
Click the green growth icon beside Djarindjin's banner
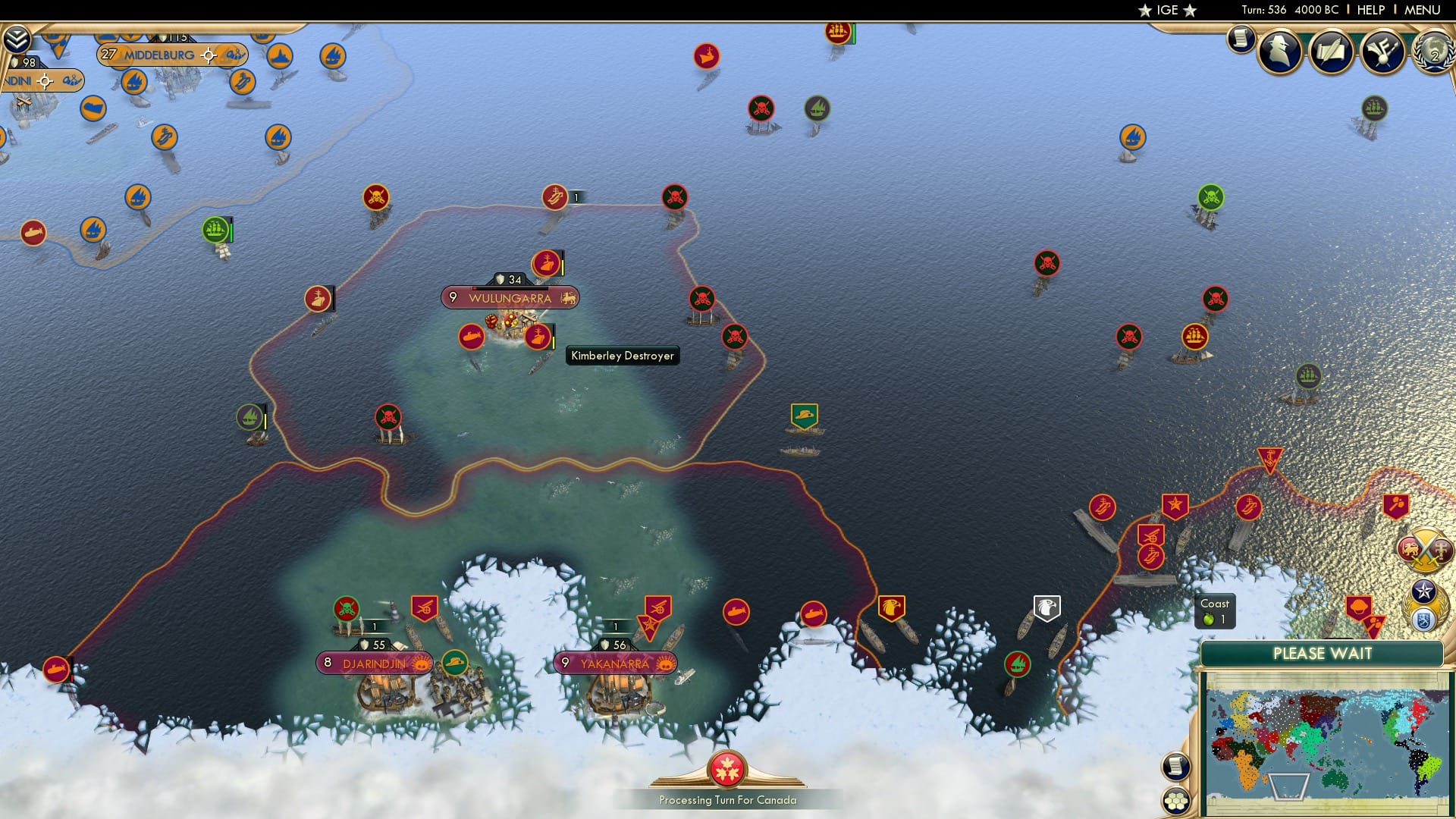455,663
